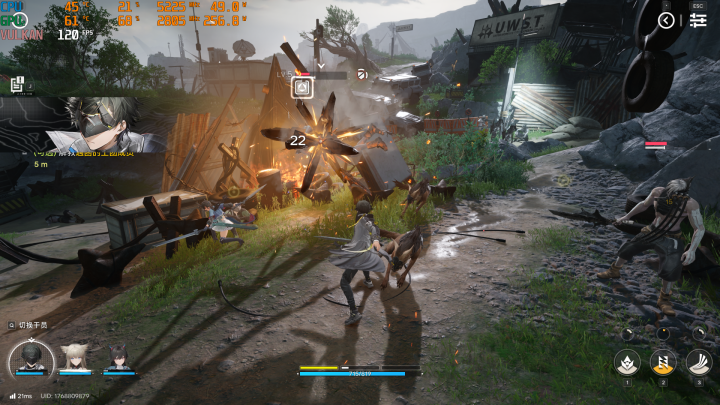Click the switch operator magnifier icon

coord(11,325)
